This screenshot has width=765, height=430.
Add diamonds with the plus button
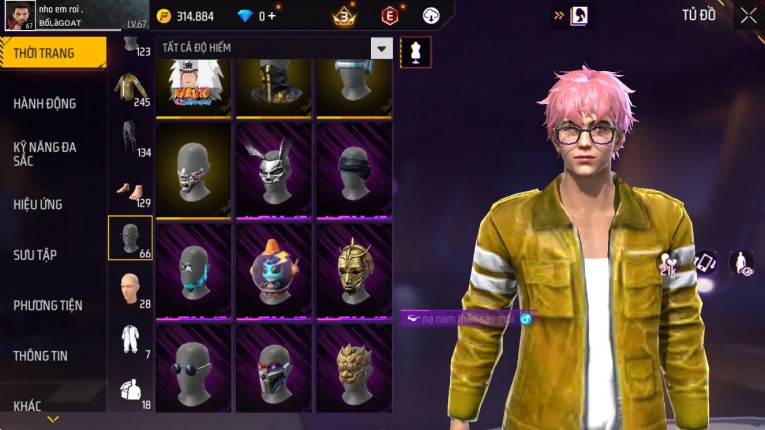point(271,16)
